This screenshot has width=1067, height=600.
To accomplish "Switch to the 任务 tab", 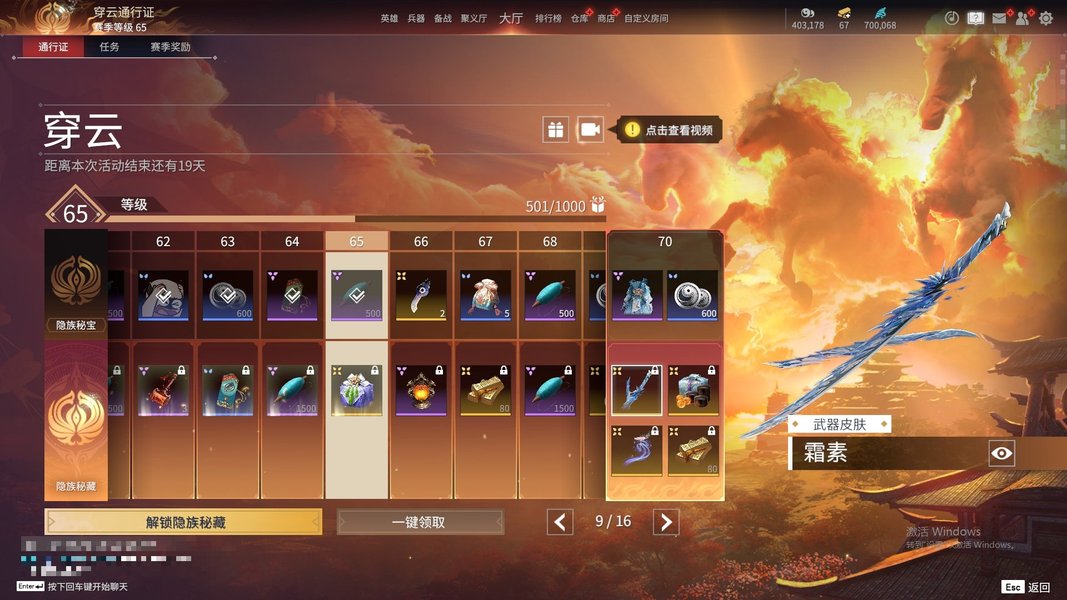I will coord(109,47).
